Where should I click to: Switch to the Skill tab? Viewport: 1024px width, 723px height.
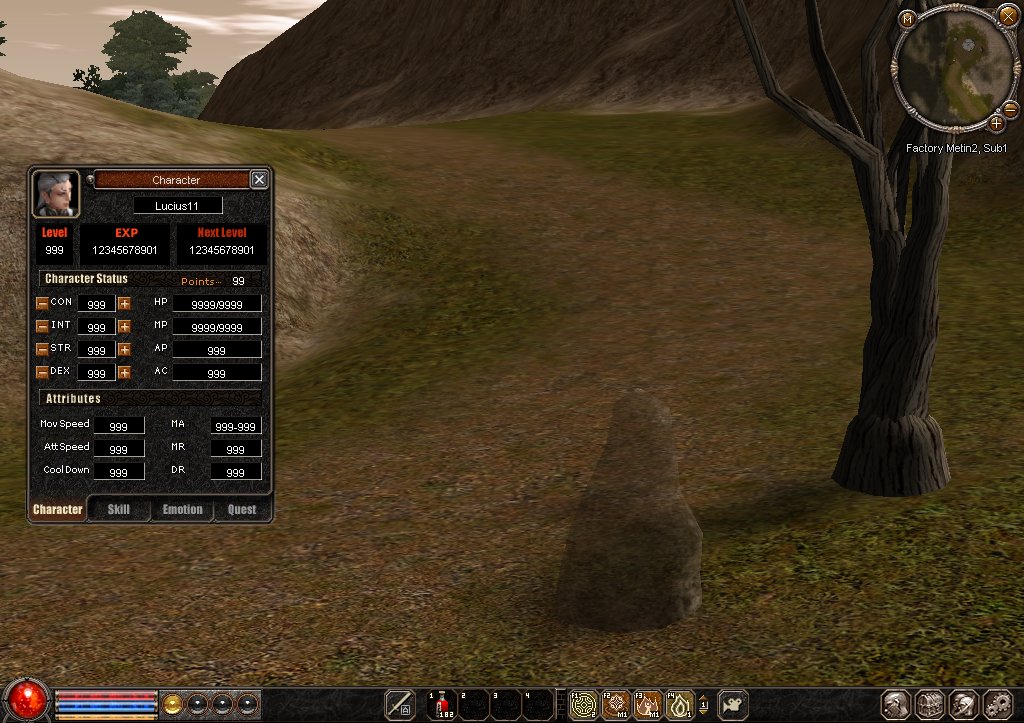pyautogui.click(x=119, y=509)
